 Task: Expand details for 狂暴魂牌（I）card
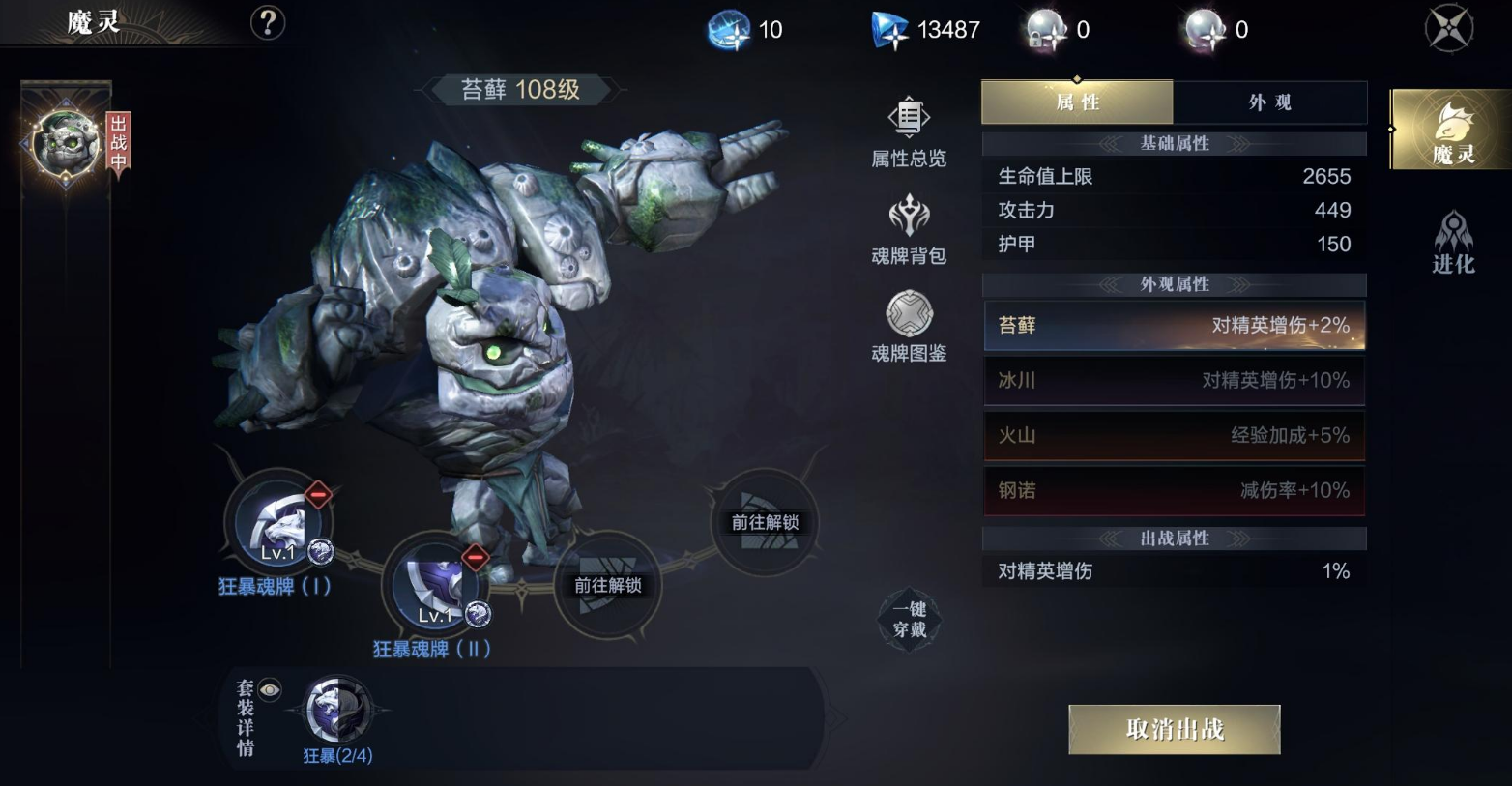click(276, 523)
